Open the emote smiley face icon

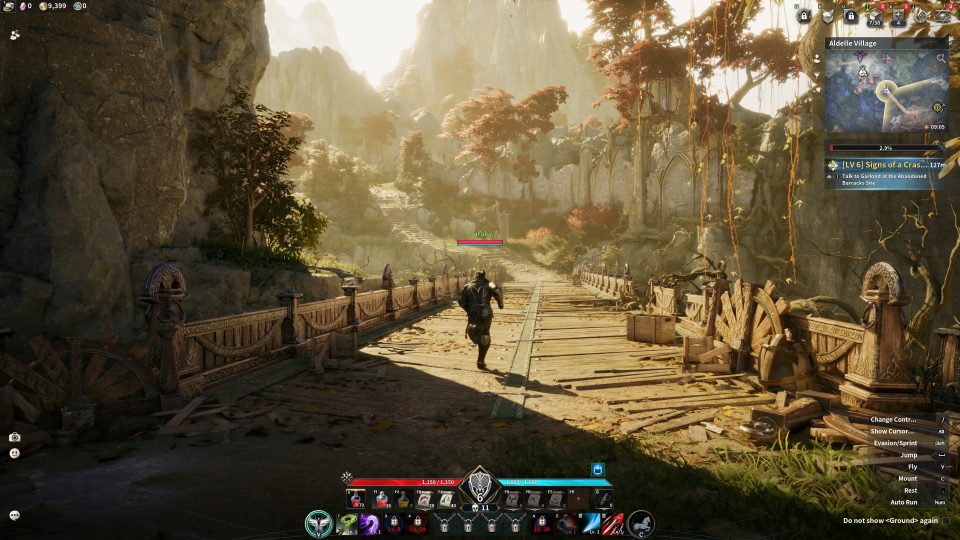(x=15, y=453)
